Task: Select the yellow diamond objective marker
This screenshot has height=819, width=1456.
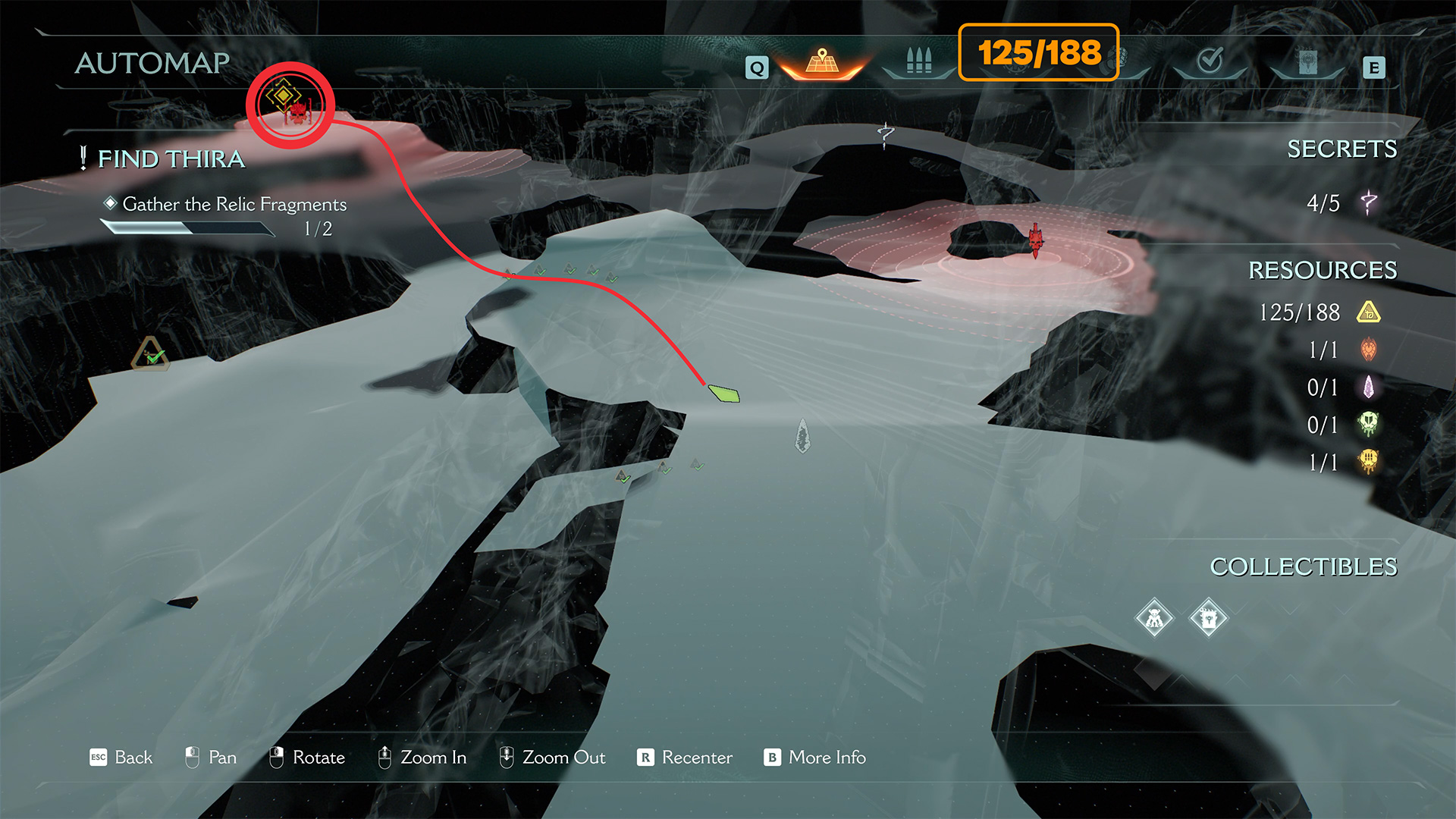Action: (x=283, y=96)
